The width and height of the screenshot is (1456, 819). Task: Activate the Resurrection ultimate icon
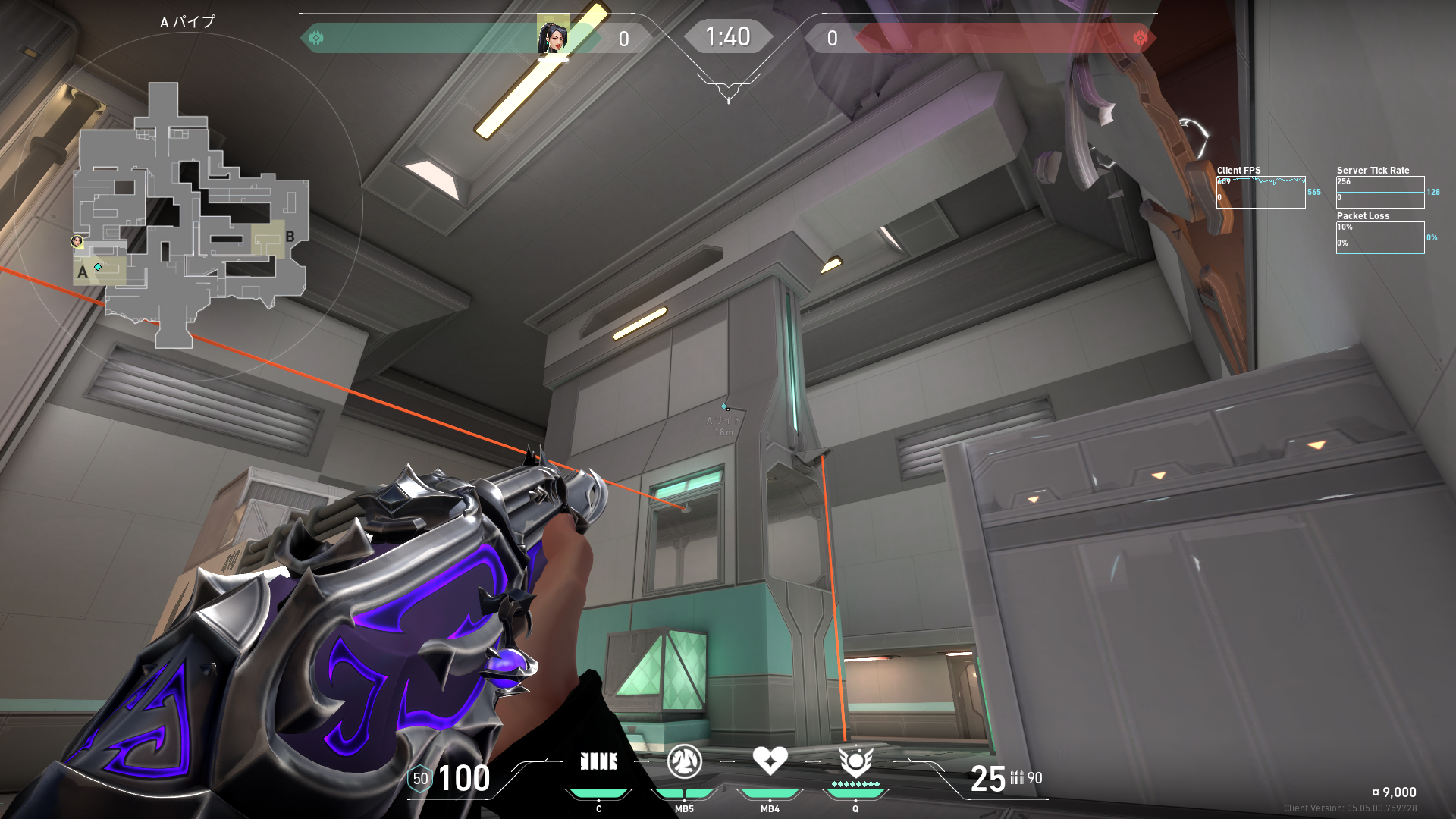point(855,761)
